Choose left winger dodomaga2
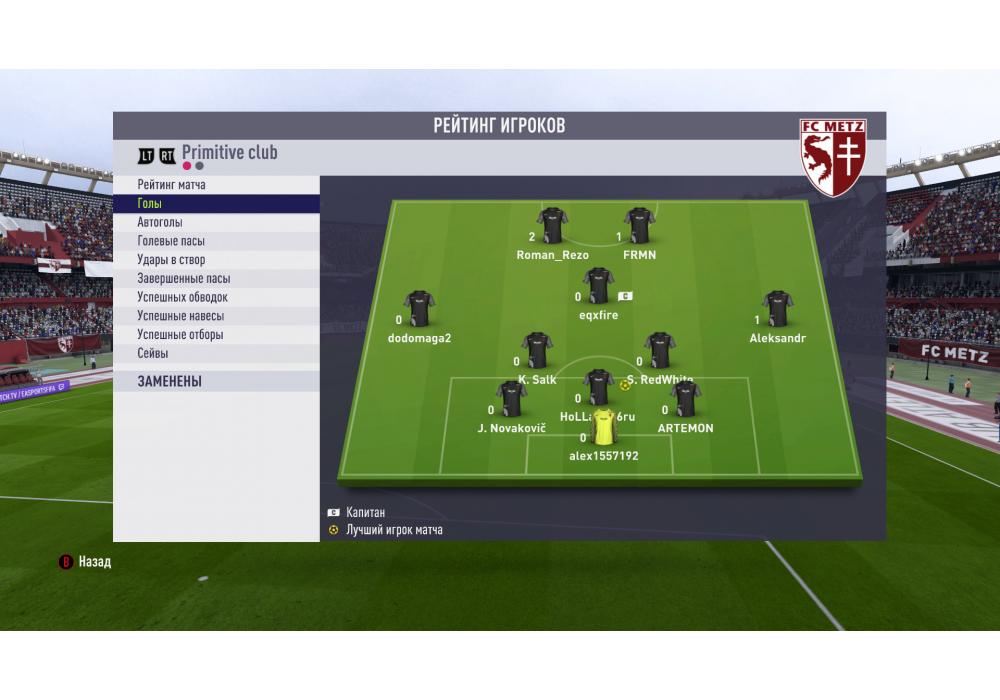The width and height of the screenshot is (1000, 700). pyautogui.click(x=419, y=310)
